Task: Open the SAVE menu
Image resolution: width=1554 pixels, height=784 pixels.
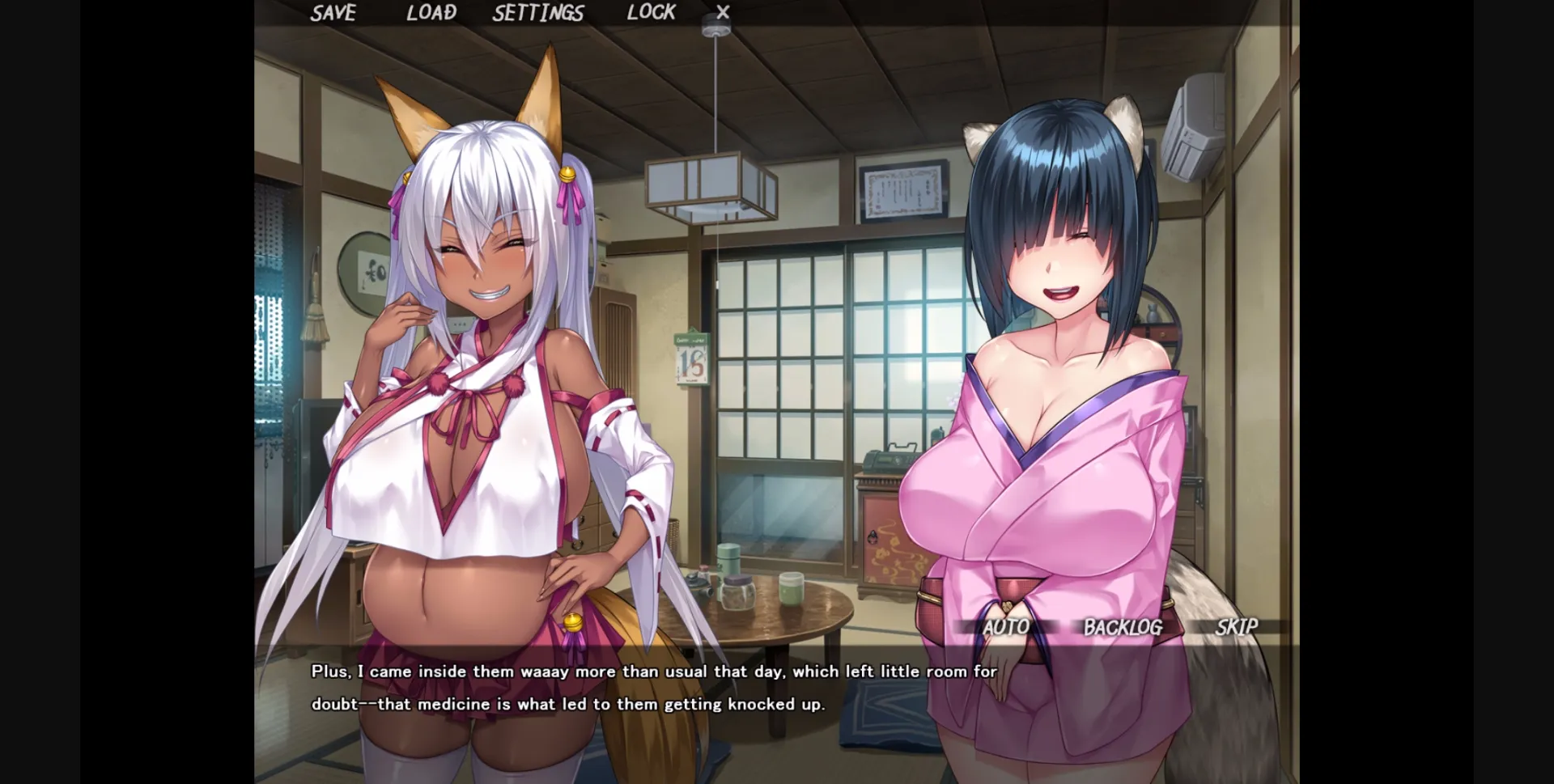Action: (333, 13)
